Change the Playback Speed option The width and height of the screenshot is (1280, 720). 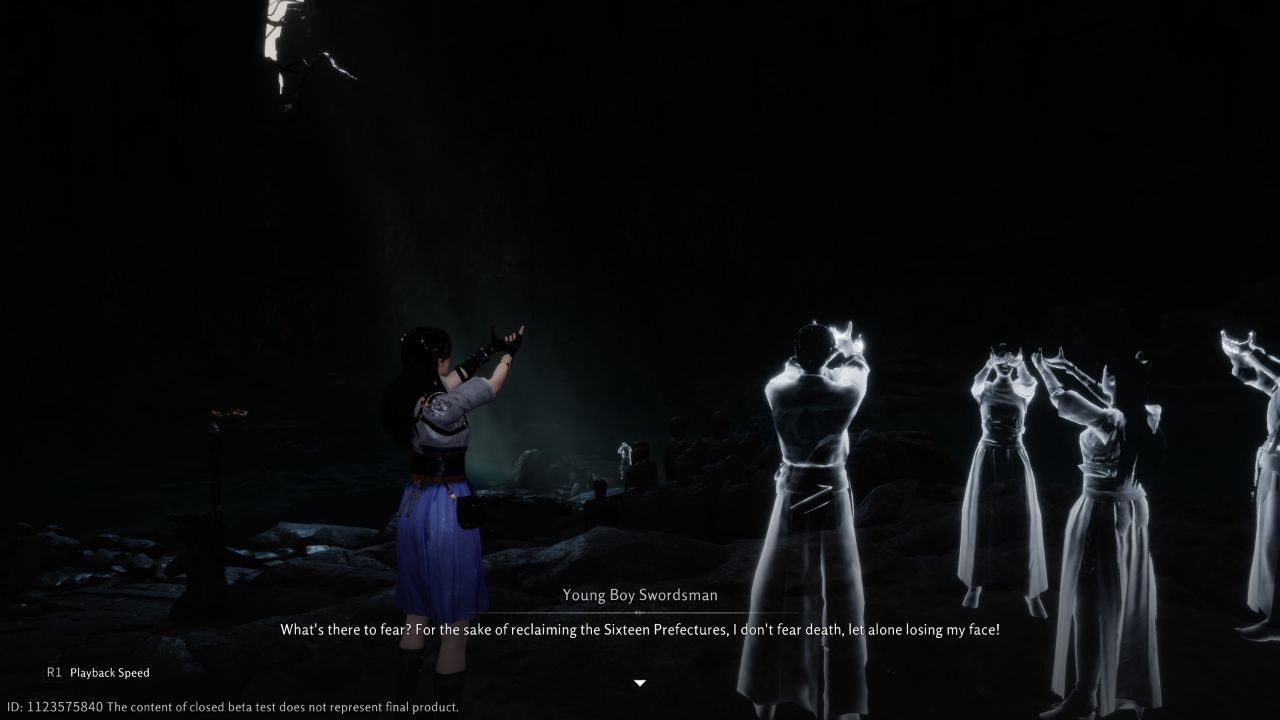98,673
